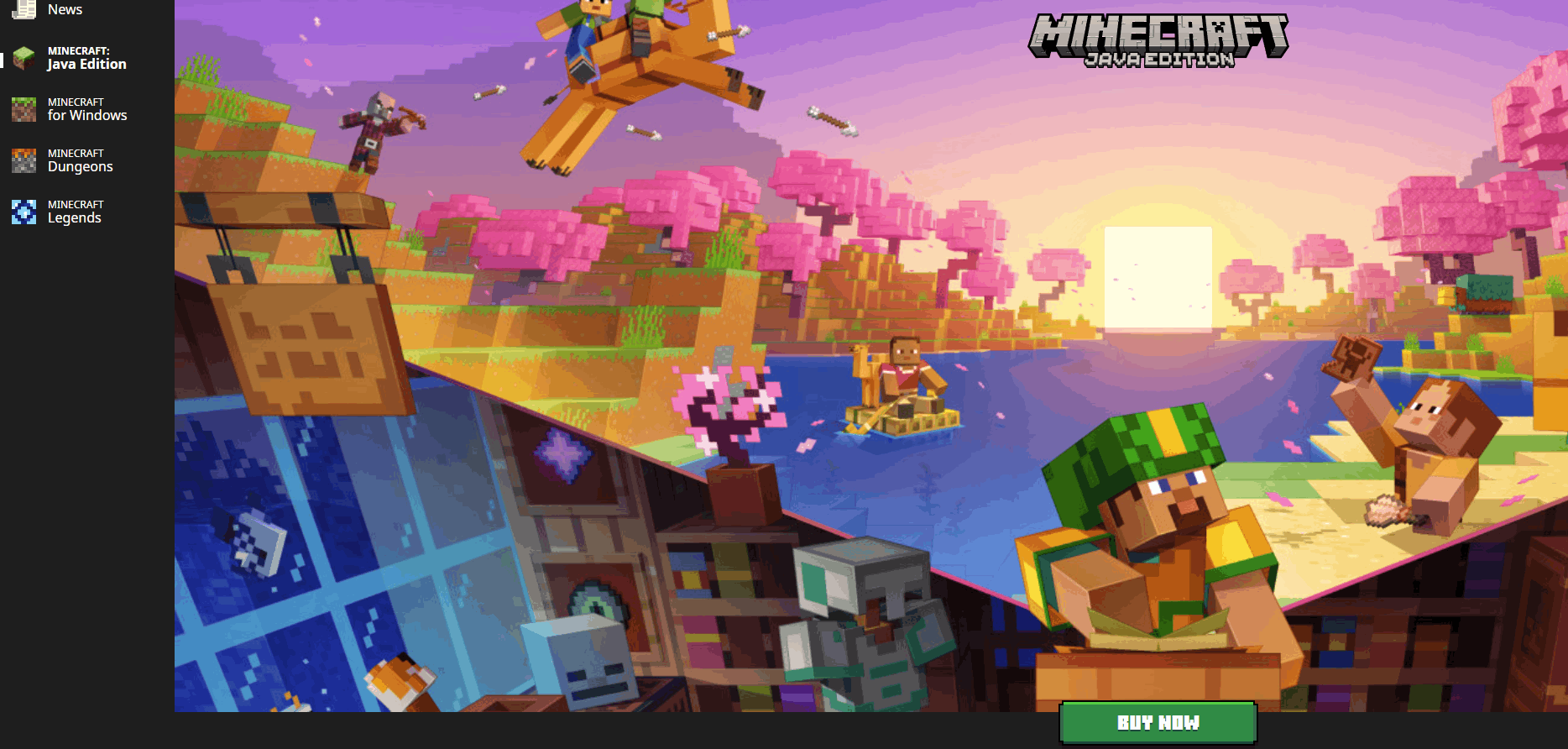Expand the Minecraft Dungeons sidebar entry
Screen dimensions: 1568x749
point(80,160)
